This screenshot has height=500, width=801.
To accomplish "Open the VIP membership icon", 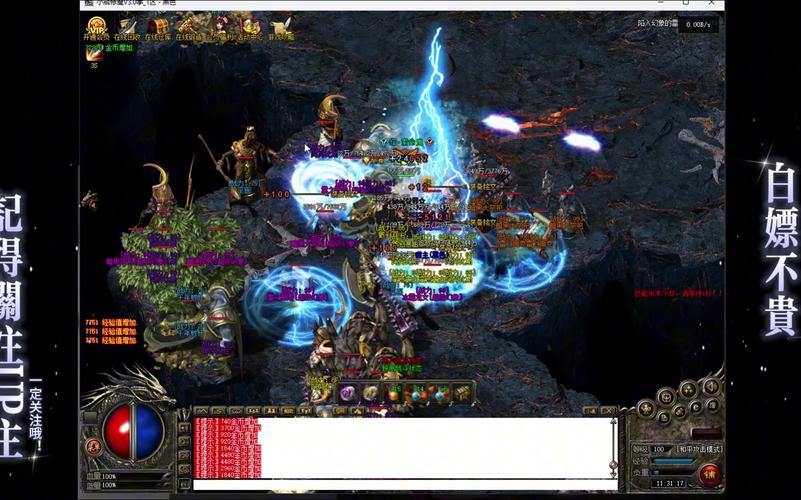I will click(x=96, y=27).
